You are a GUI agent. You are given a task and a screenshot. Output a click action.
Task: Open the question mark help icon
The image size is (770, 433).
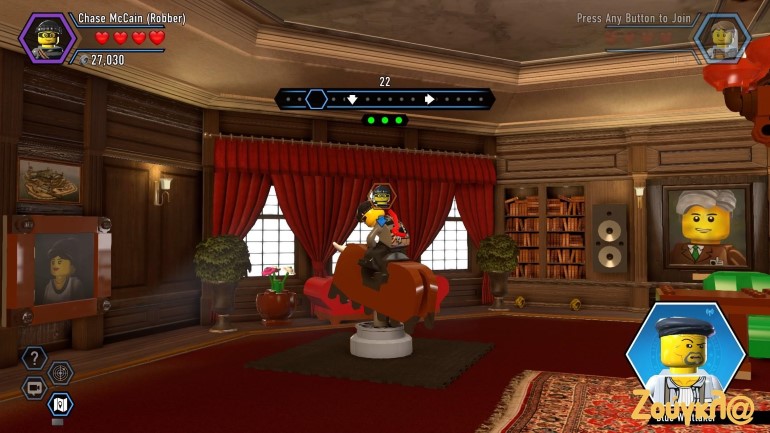click(35, 358)
